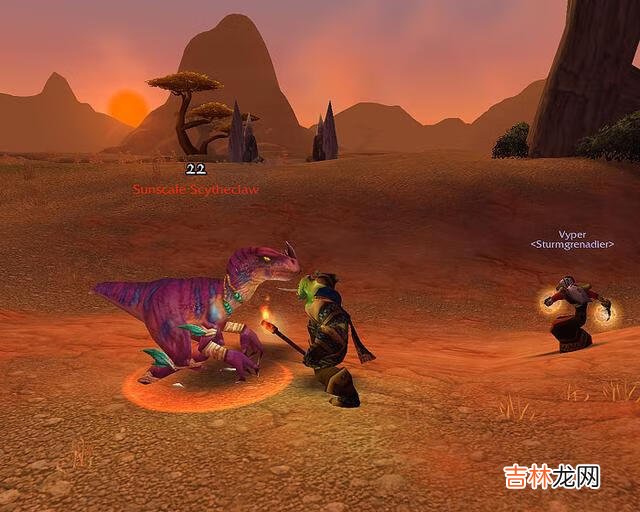Viewport: 640px width, 512px height.
Task: Target the Sunscale Scytheclaw name label
Action: pos(196,188)
